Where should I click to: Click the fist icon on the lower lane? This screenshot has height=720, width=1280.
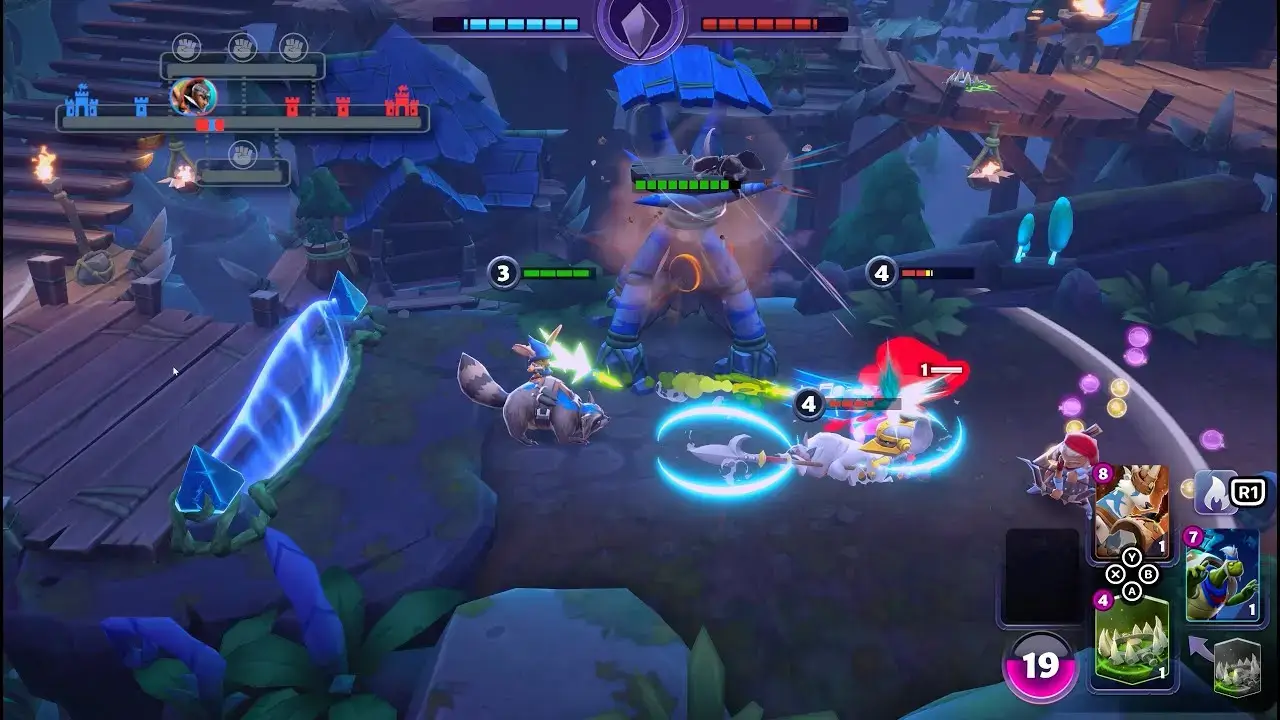(x=243, y=154)
